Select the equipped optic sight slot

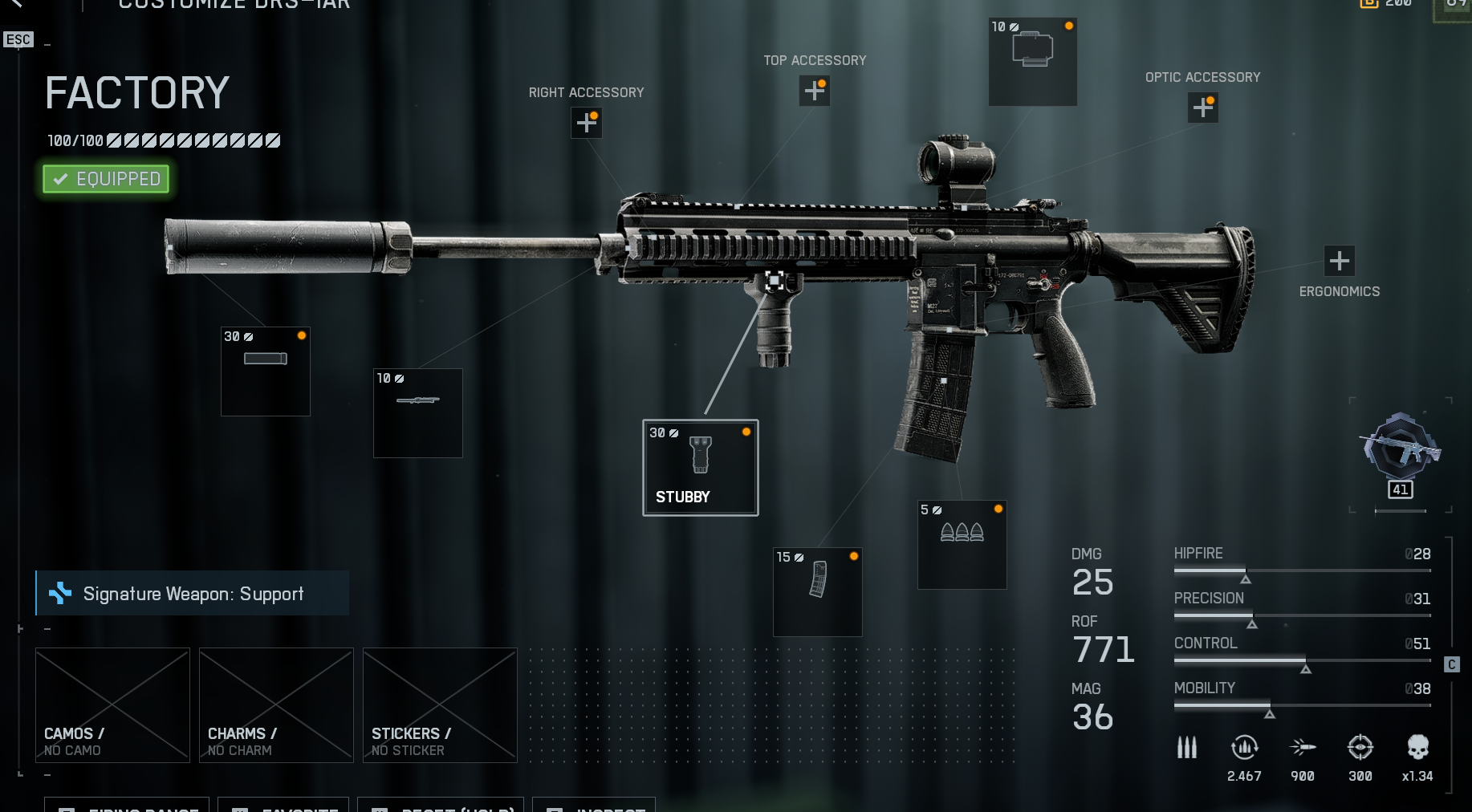1033,62
